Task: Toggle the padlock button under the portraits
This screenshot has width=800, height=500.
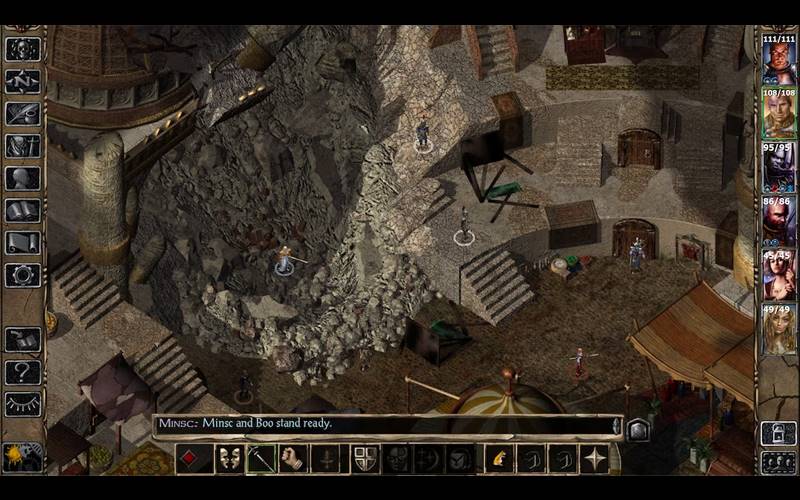Action: click(x=778, y=432)
